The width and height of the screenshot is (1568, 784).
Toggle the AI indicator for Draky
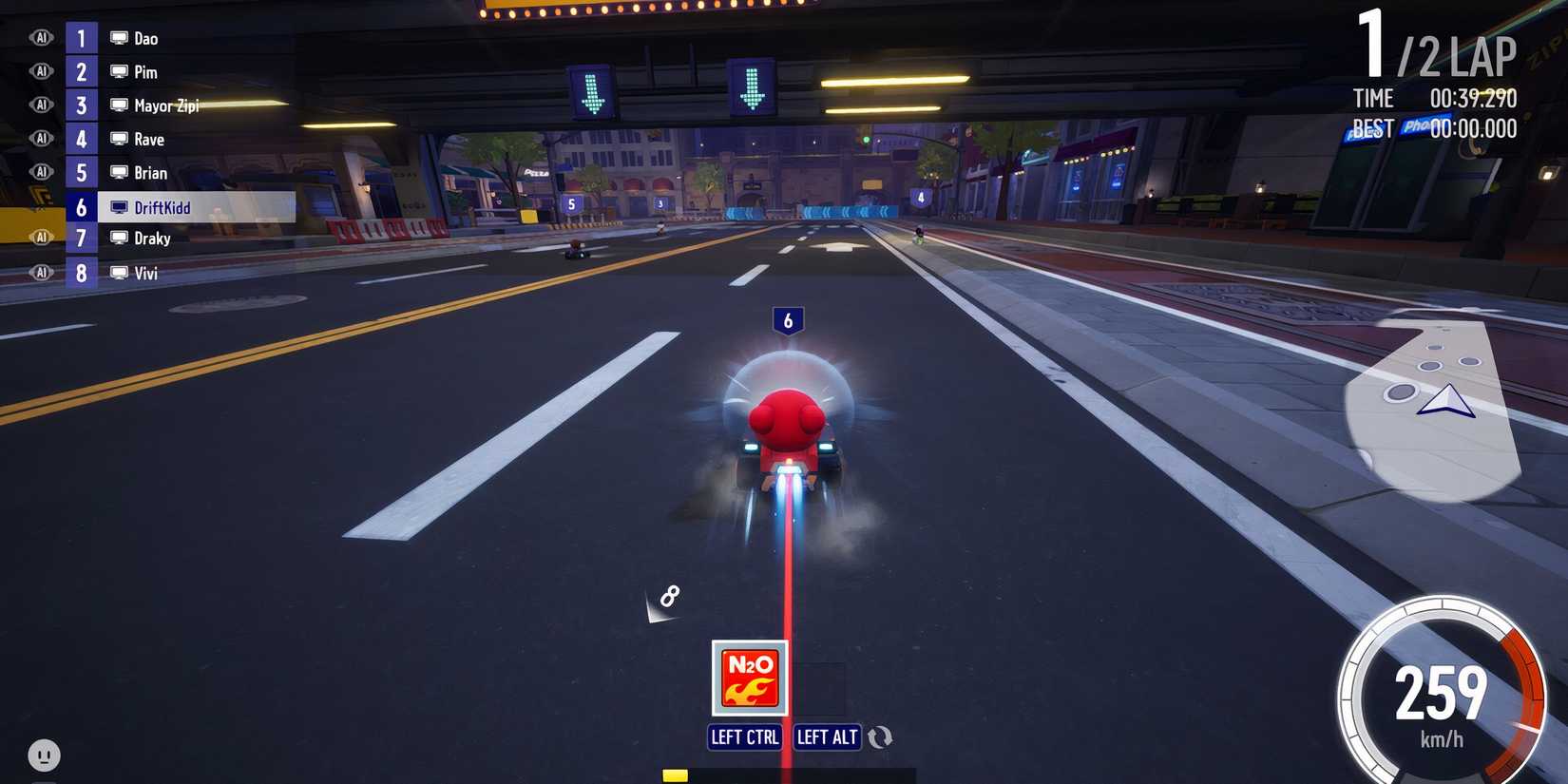[42, 238]
